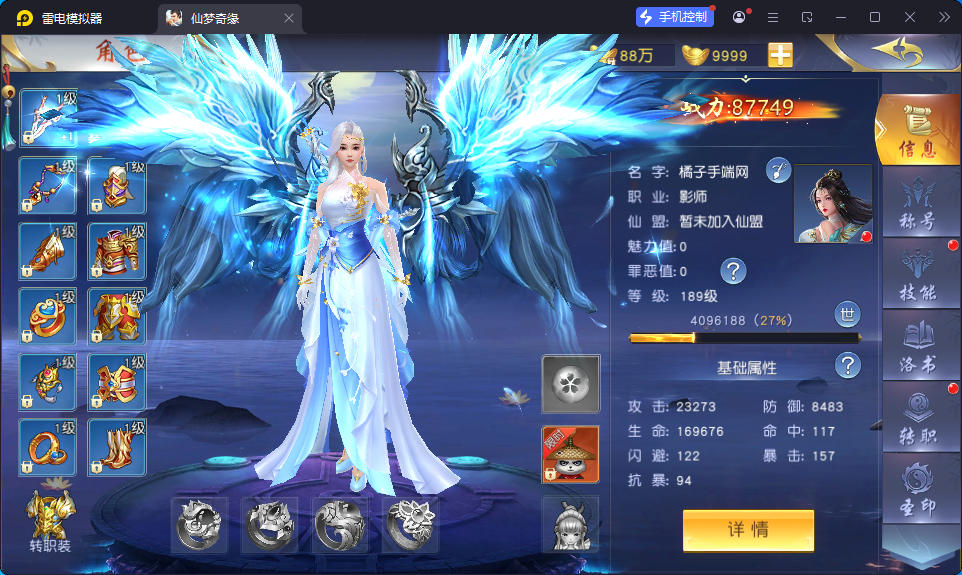Screen dimensions: 962x575
Task: Click the golden back arrow button
Action: 896,51
